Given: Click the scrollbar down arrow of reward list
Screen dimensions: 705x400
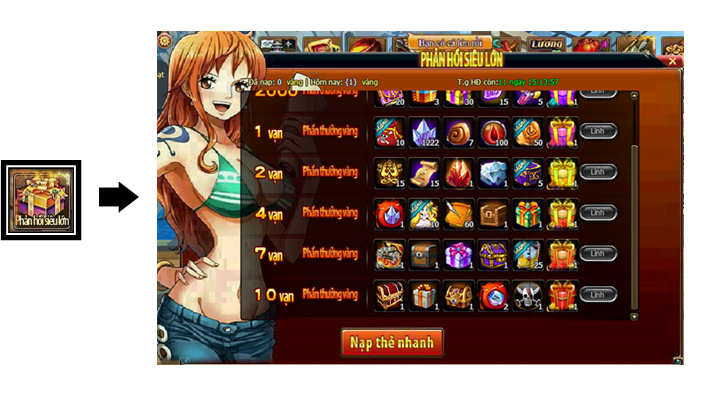Looking at the screenshot, I should [x=634, y=314].
